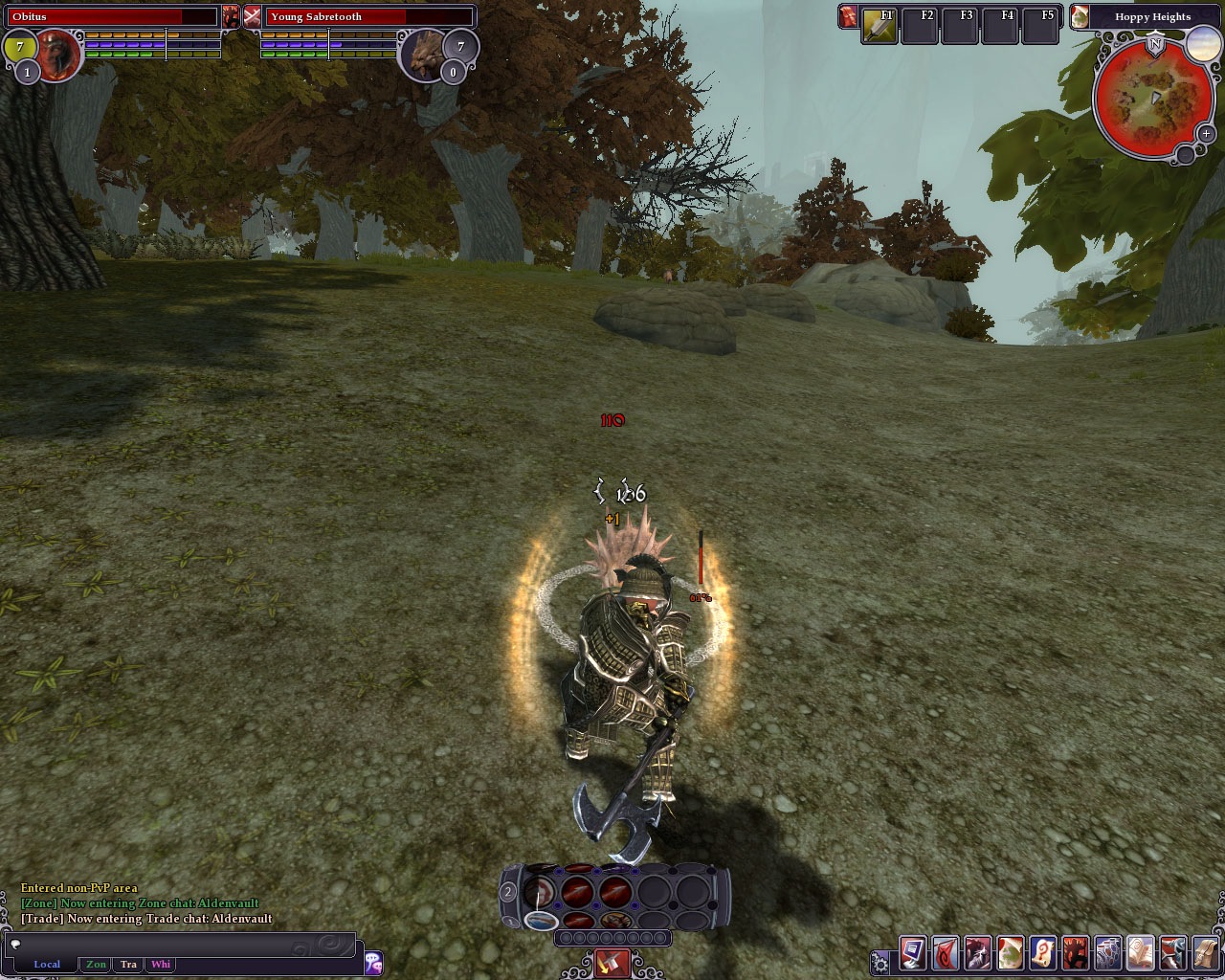
Task: Open the world map scroll icon
Action: [1011, 954]
